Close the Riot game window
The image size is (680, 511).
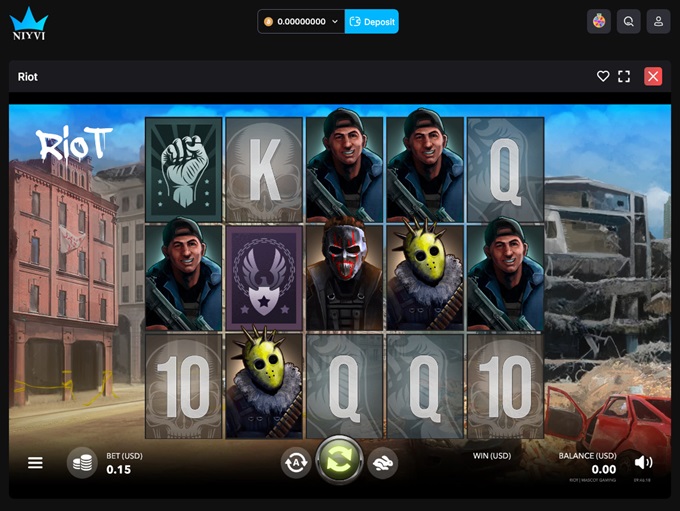[653, 76]
